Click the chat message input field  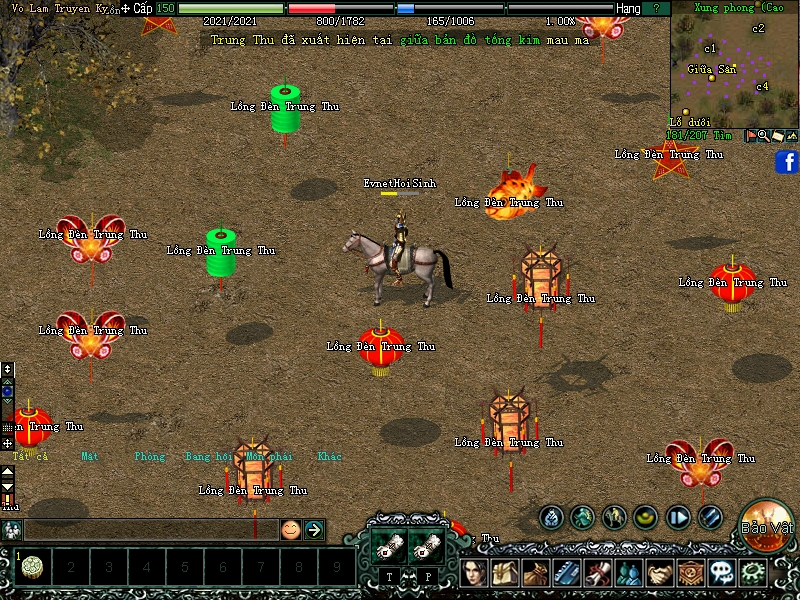tap(150, 530)
